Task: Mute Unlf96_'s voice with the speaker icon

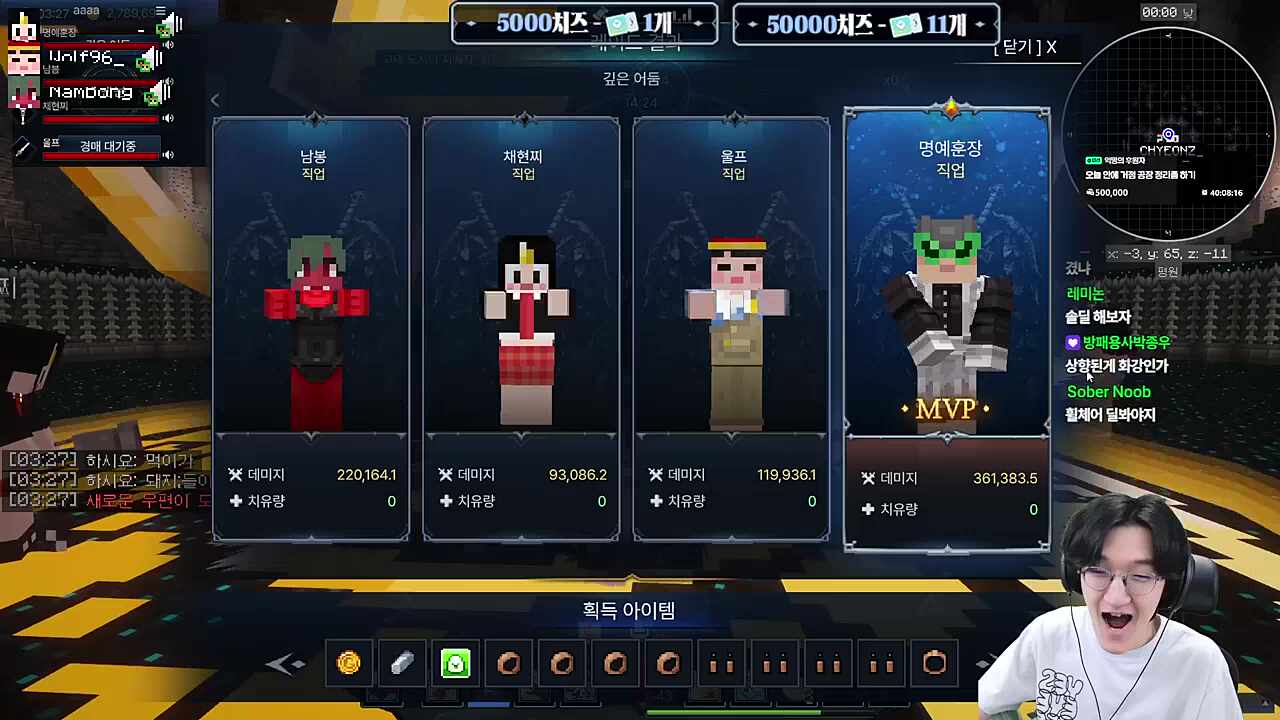Action: (167, 80)
